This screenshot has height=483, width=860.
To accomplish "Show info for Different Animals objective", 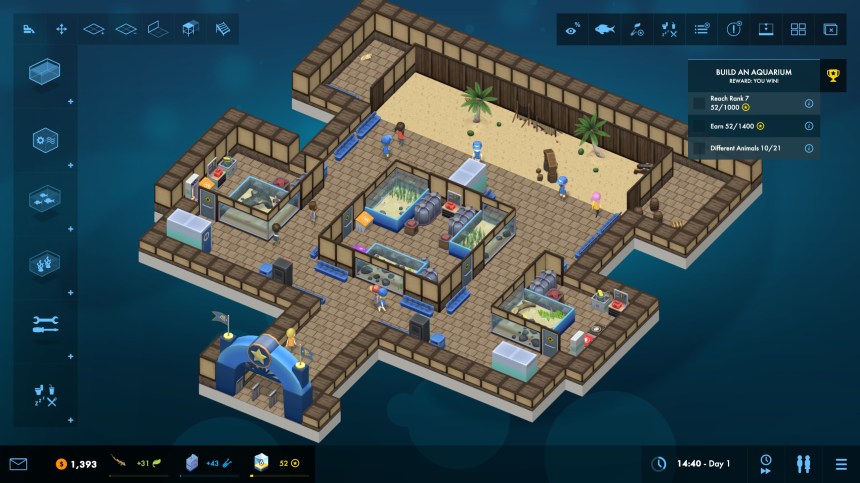I will point(808,148).
